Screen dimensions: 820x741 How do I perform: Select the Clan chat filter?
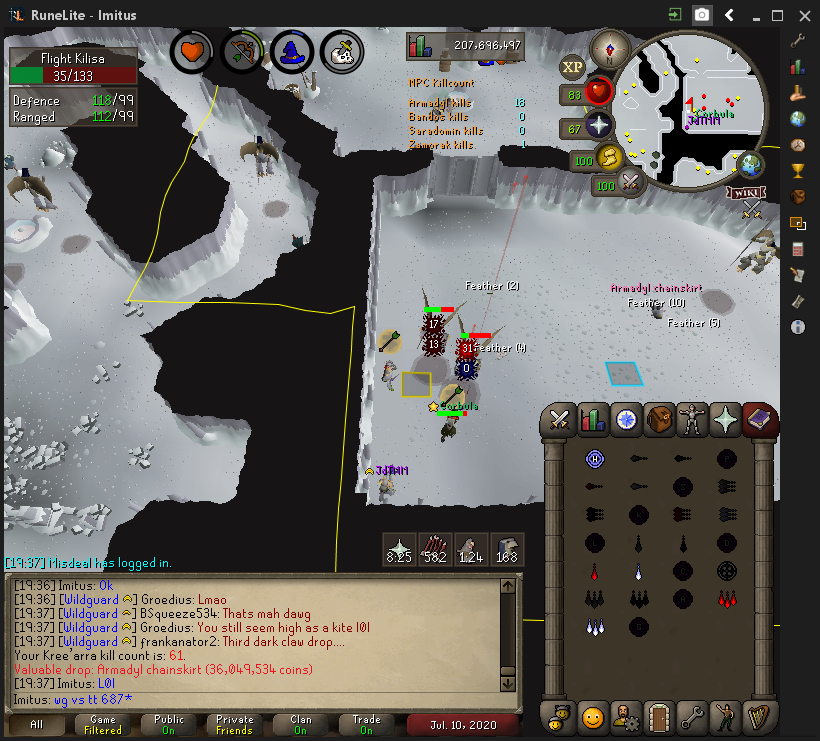coord(300,724)
